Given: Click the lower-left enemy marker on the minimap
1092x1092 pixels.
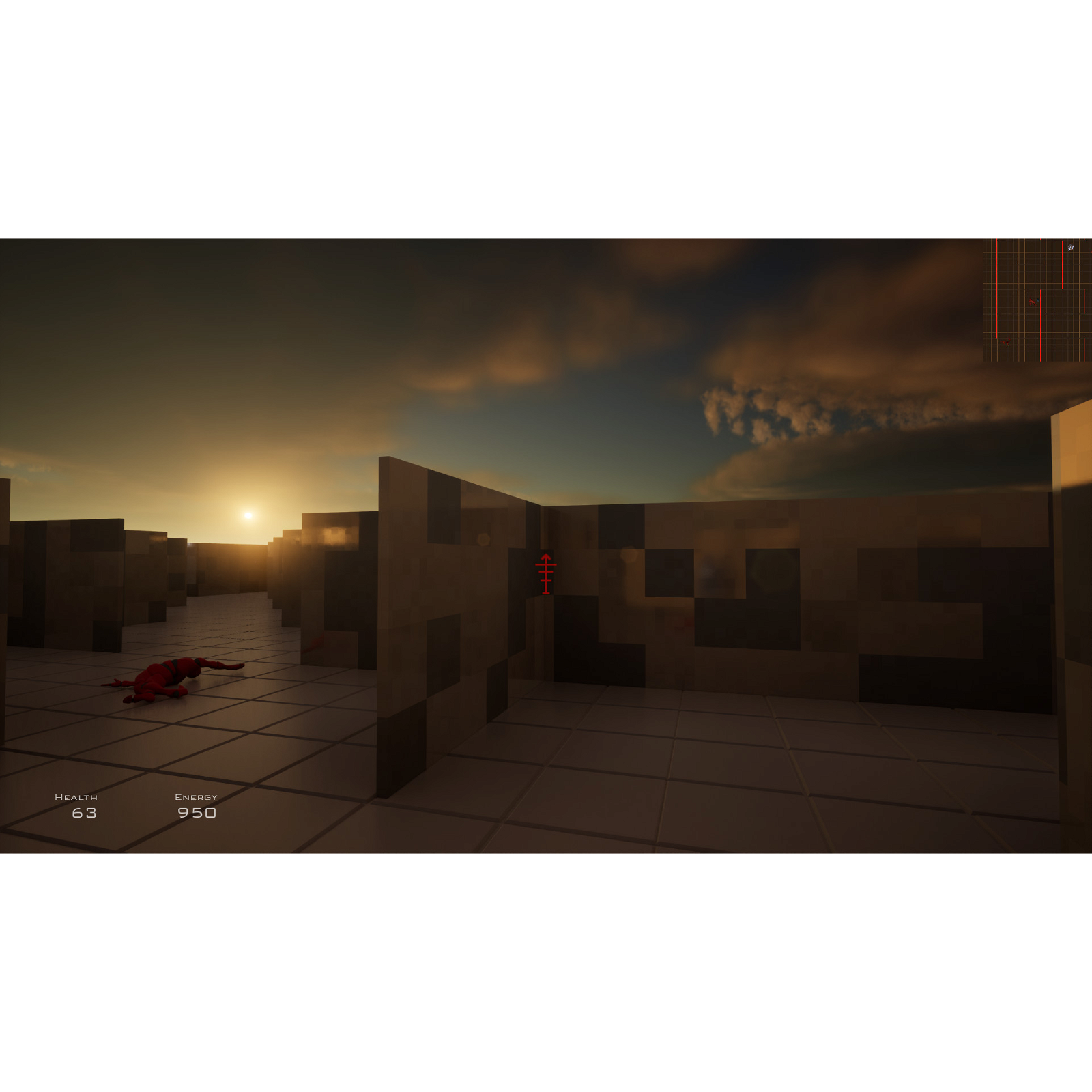Looking at the screenshot, I should (1006, 343).
